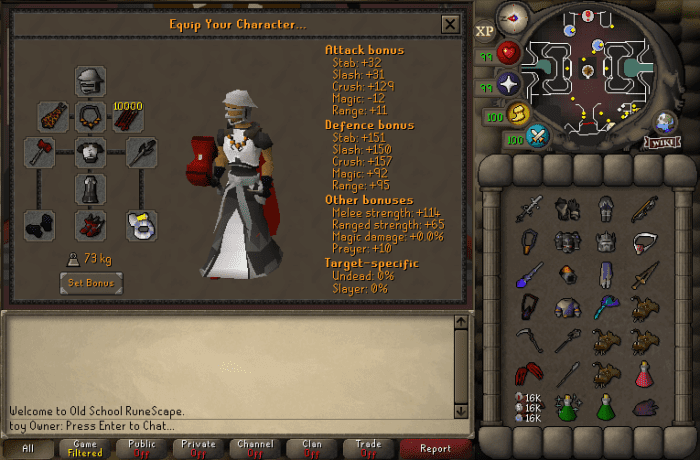Open the Set Bonus panel
The height and width of the screenshot is (460, 700).
[x=90, y=283]
